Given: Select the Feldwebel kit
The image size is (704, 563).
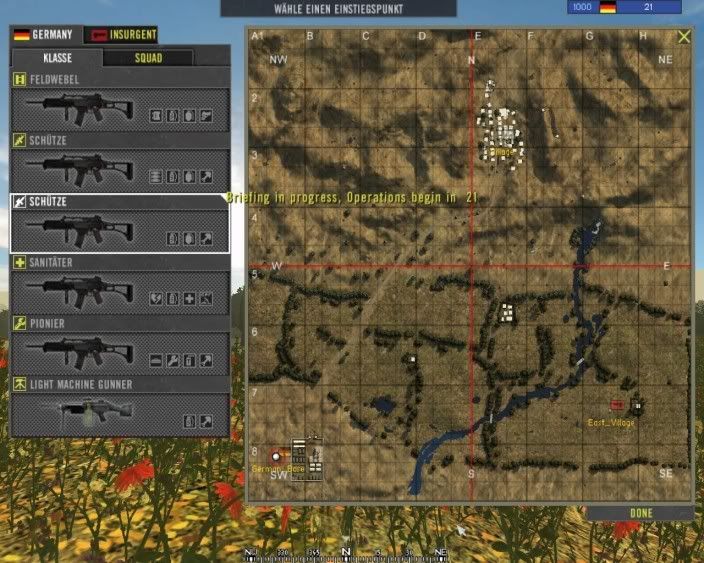Looking at the screenshot, I should tap(120, 109).
